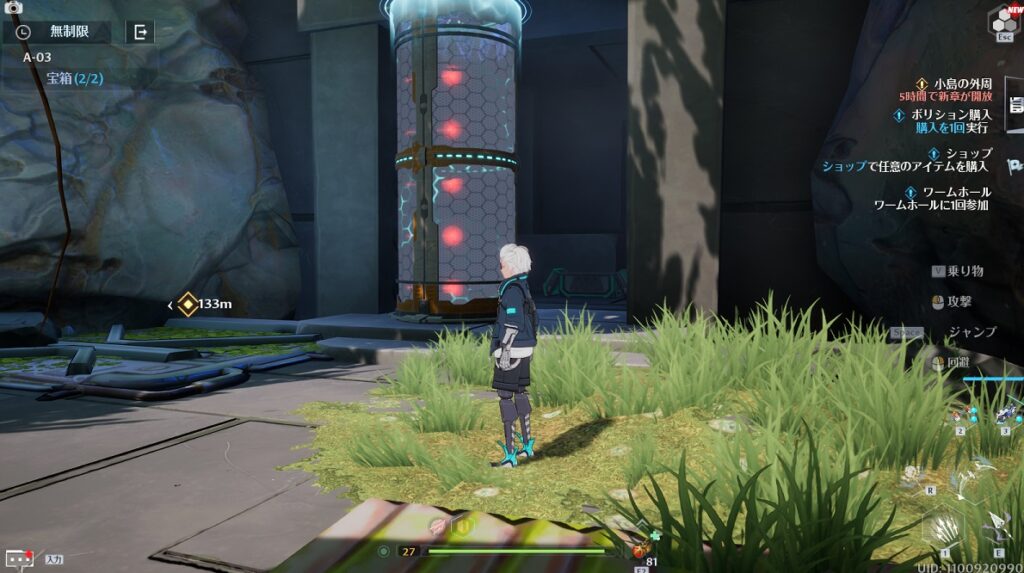Switch to the party member in slot 3
This screenshot has height=573, width=1024.
click(1004, 412)
